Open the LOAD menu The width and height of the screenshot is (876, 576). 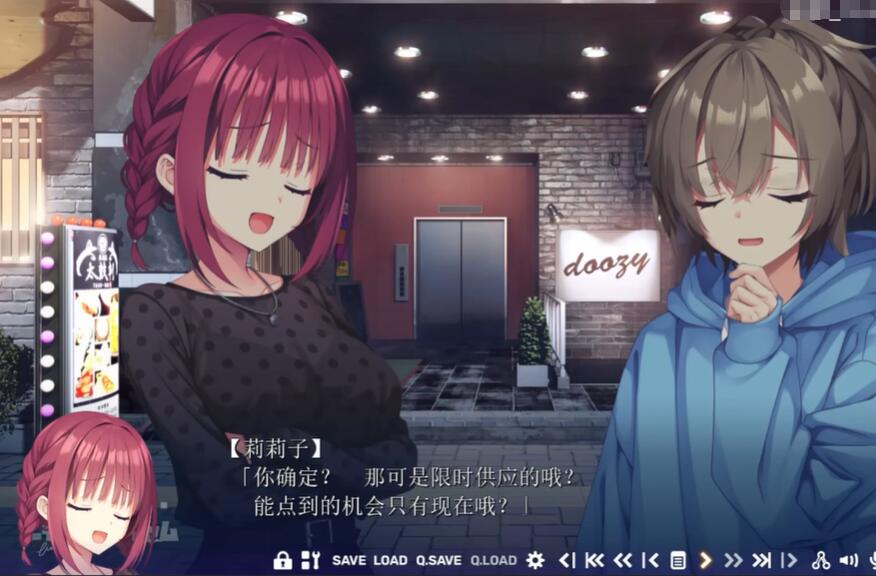click(x=390, y=560)
